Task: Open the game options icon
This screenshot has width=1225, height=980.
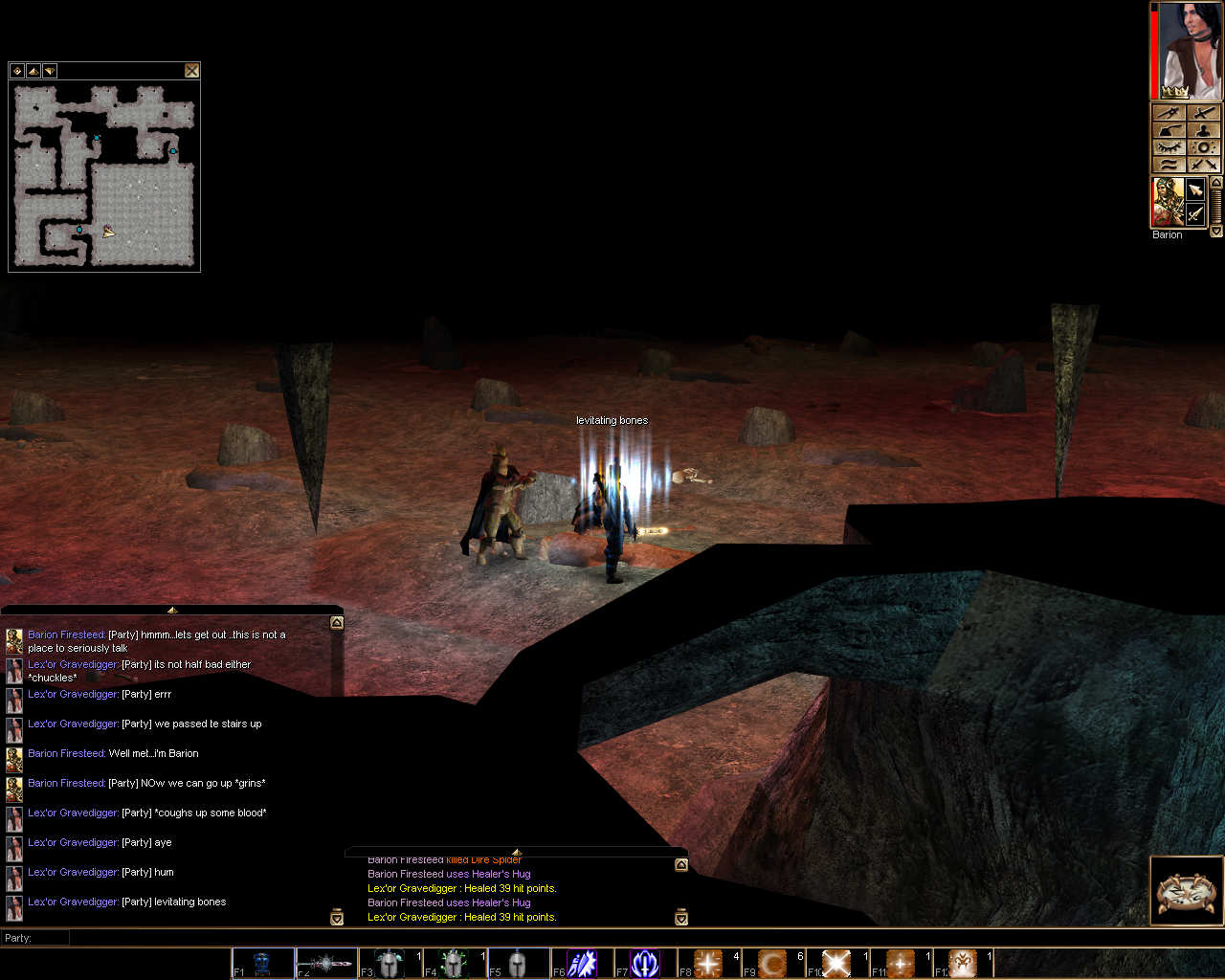Action: click(1203, 146)
